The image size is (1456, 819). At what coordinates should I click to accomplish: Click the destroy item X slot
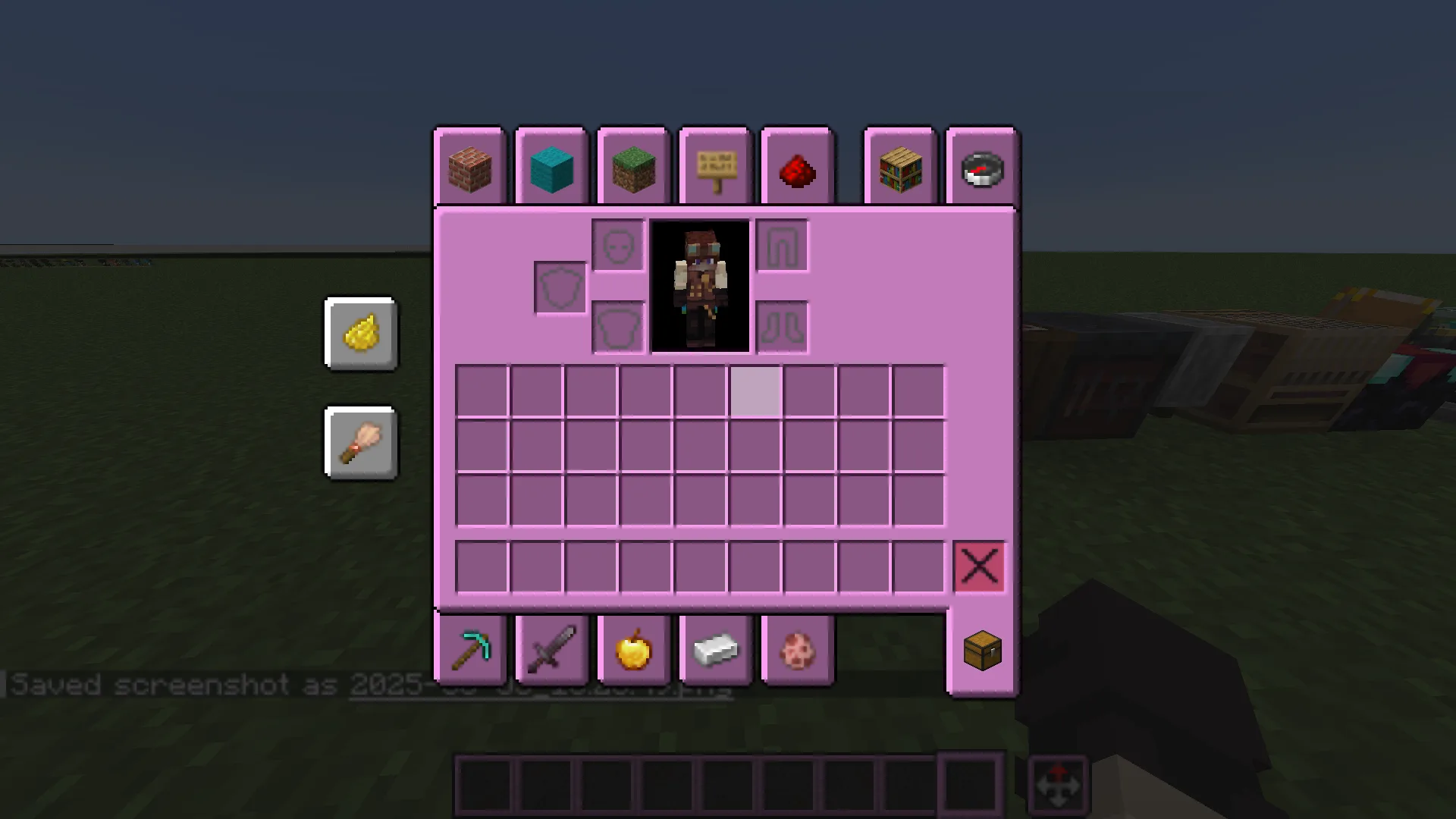pos(980,566)
